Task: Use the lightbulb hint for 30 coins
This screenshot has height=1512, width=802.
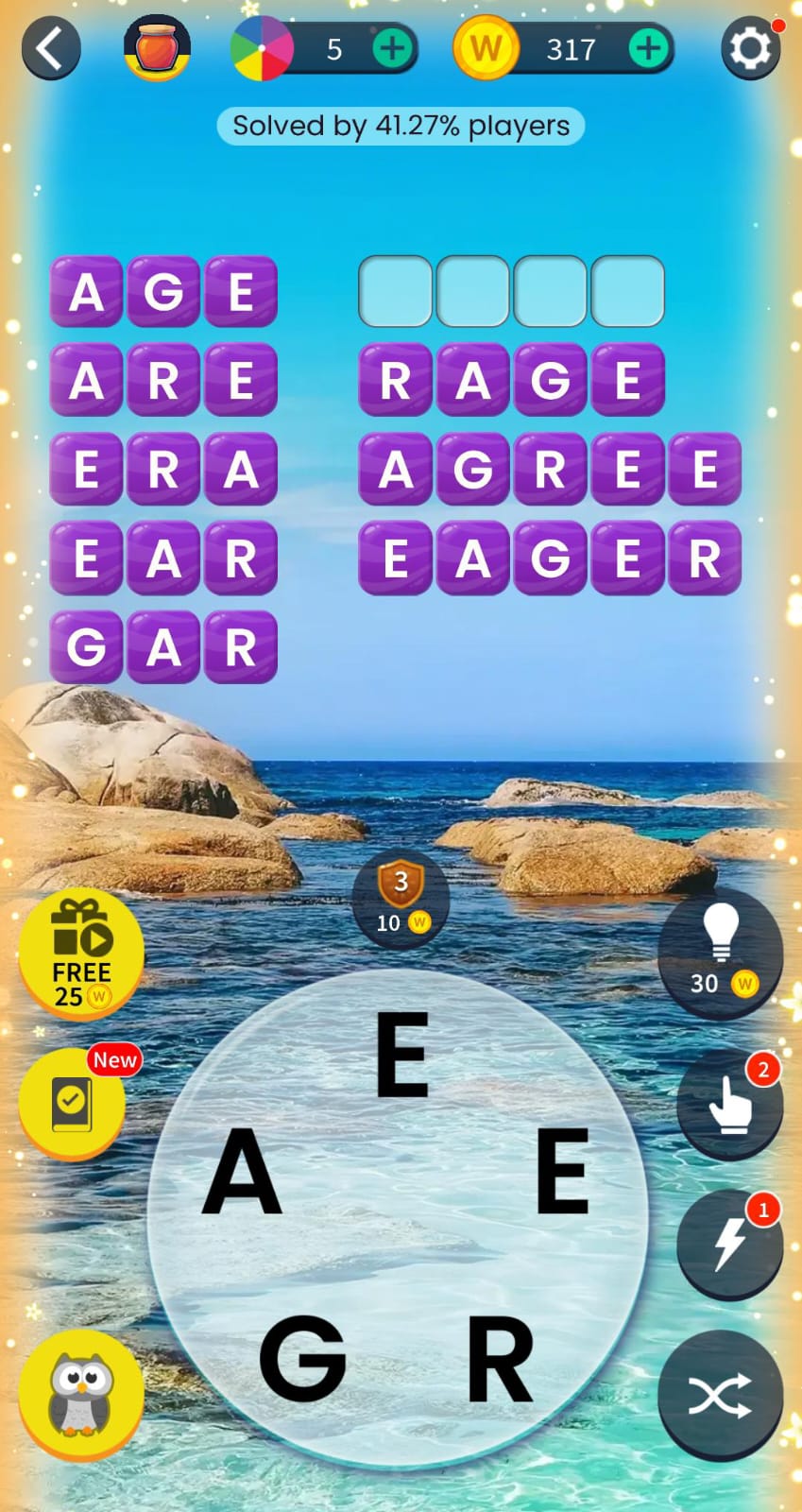Action: 721,951
